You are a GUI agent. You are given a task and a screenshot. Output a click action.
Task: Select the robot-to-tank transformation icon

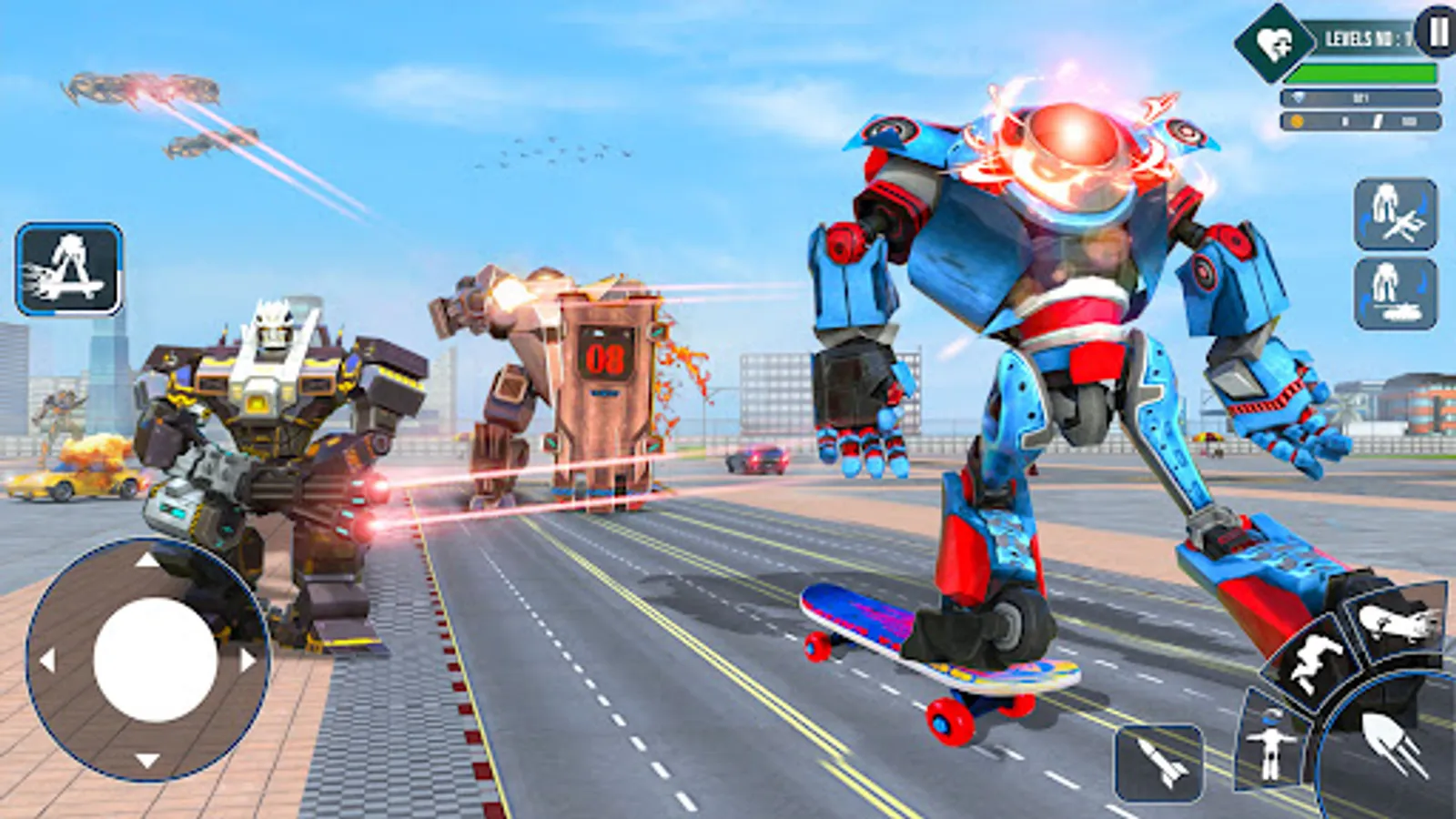click(x=1397, y=293)
